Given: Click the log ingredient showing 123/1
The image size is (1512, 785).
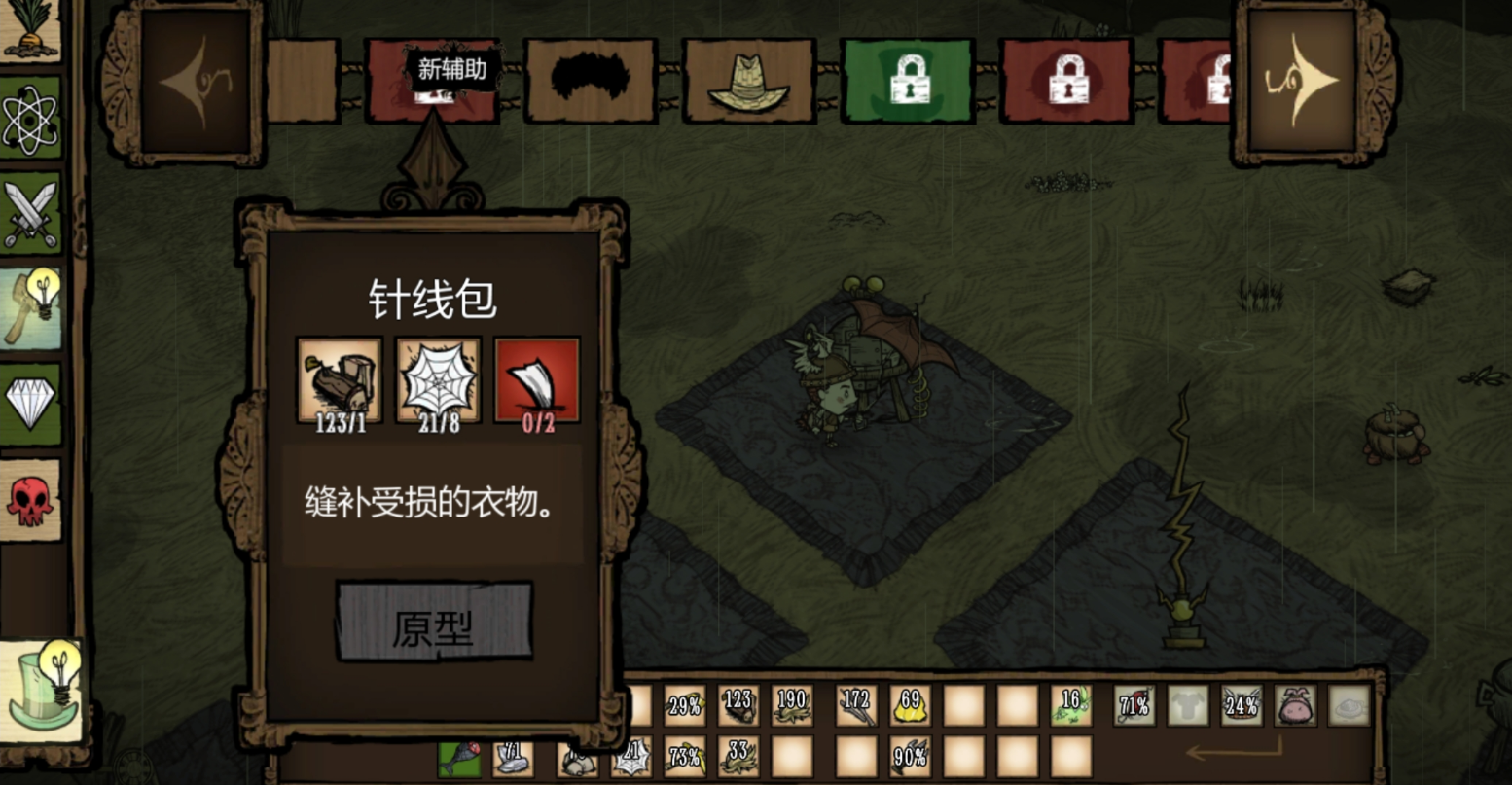Looking at the screenshot, I should click(340, 379).
